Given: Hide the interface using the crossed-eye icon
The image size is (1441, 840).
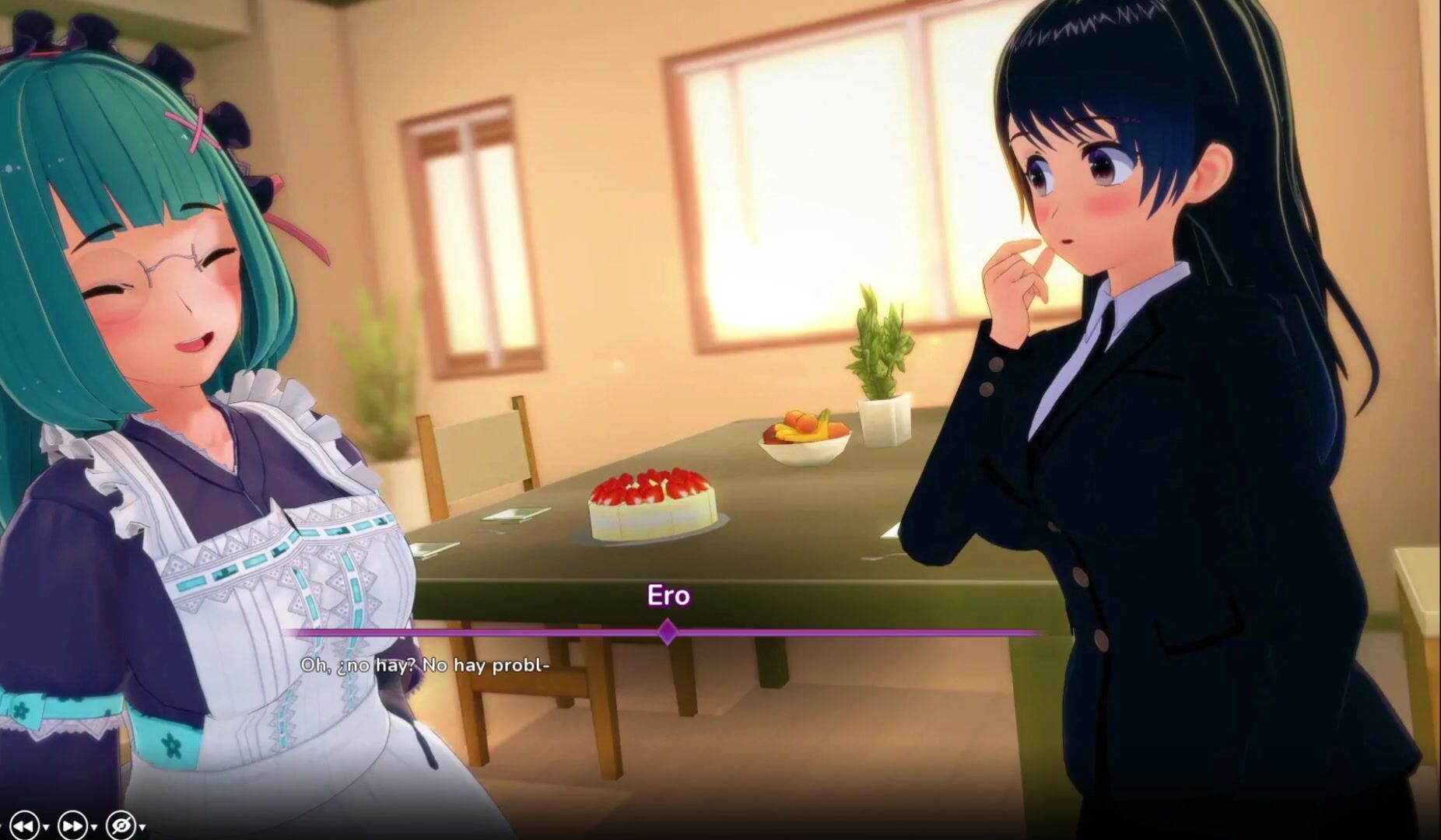Looking at the screenshot, I should pos(121,825).
